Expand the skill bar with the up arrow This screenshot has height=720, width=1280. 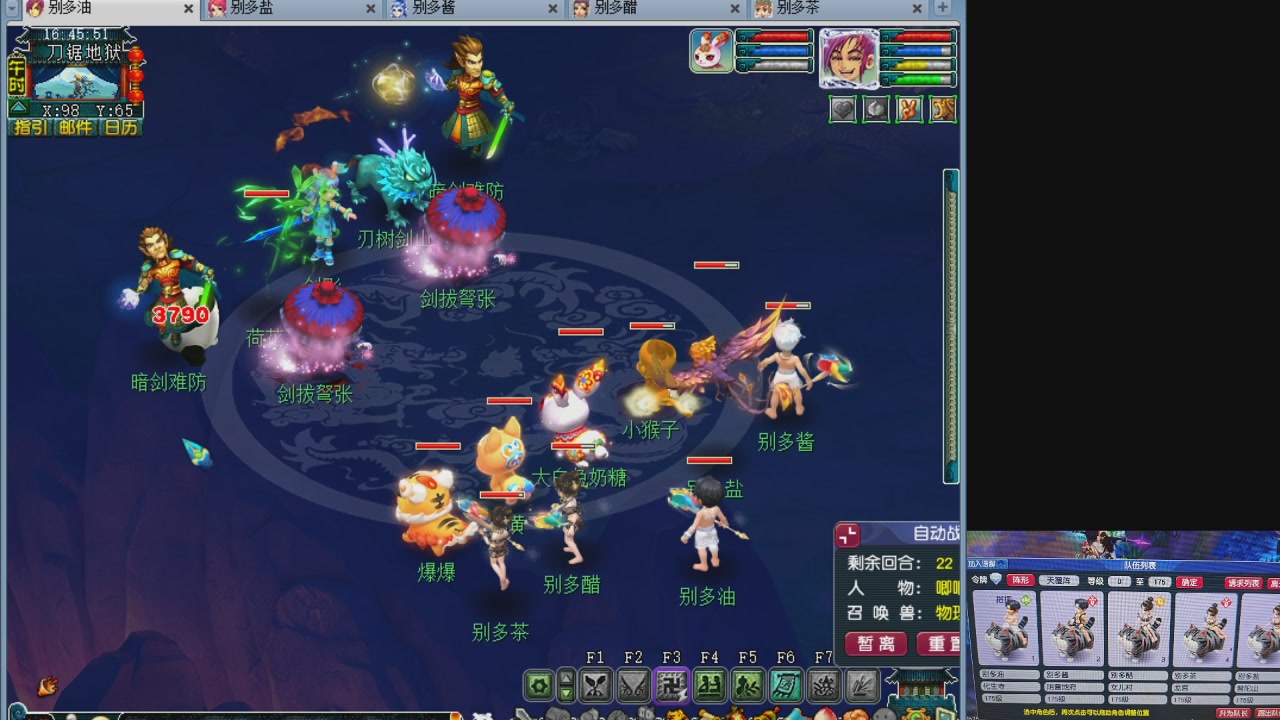565,678
